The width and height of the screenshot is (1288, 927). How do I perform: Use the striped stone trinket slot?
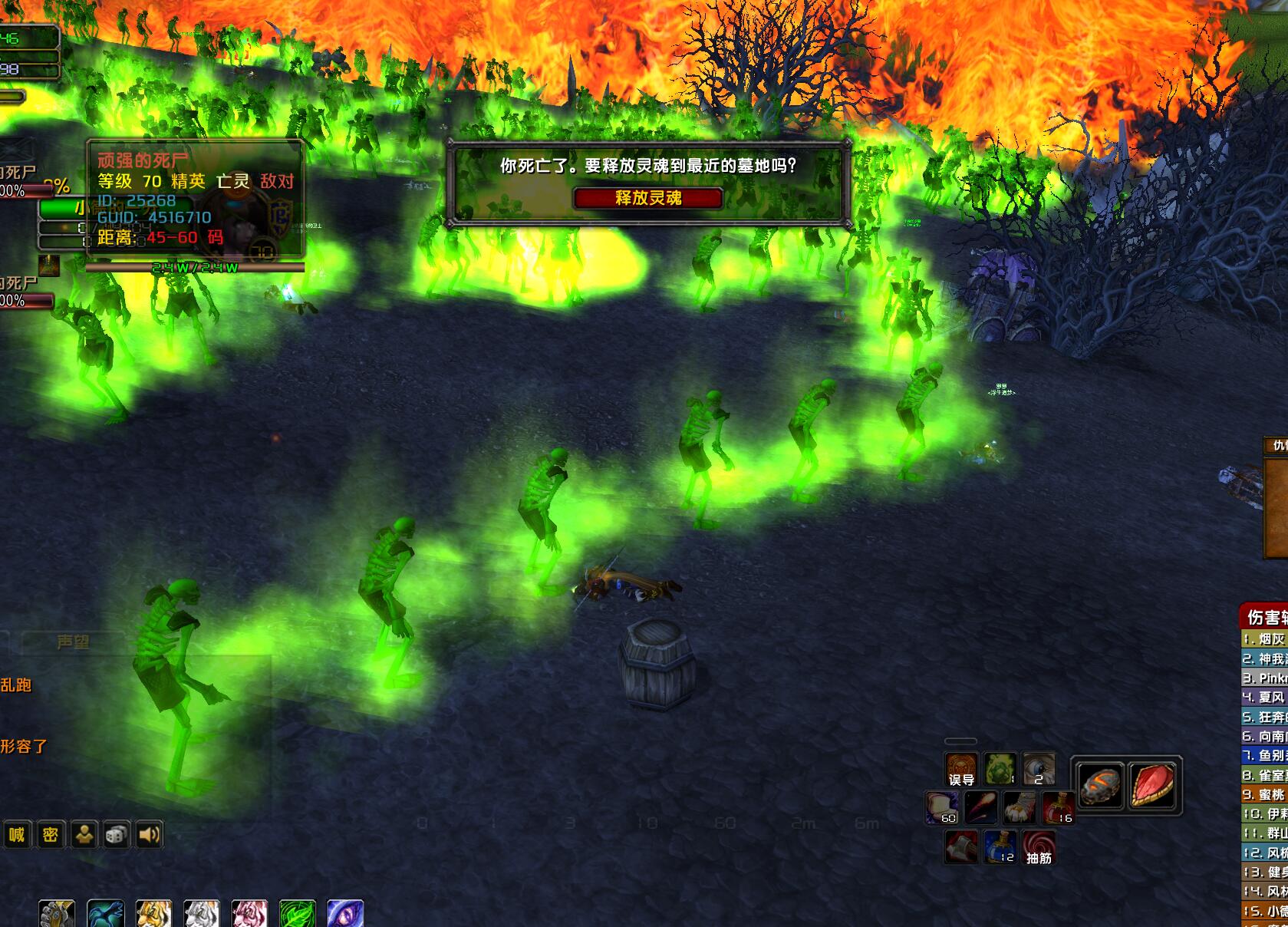click(x=1099, y=785)
